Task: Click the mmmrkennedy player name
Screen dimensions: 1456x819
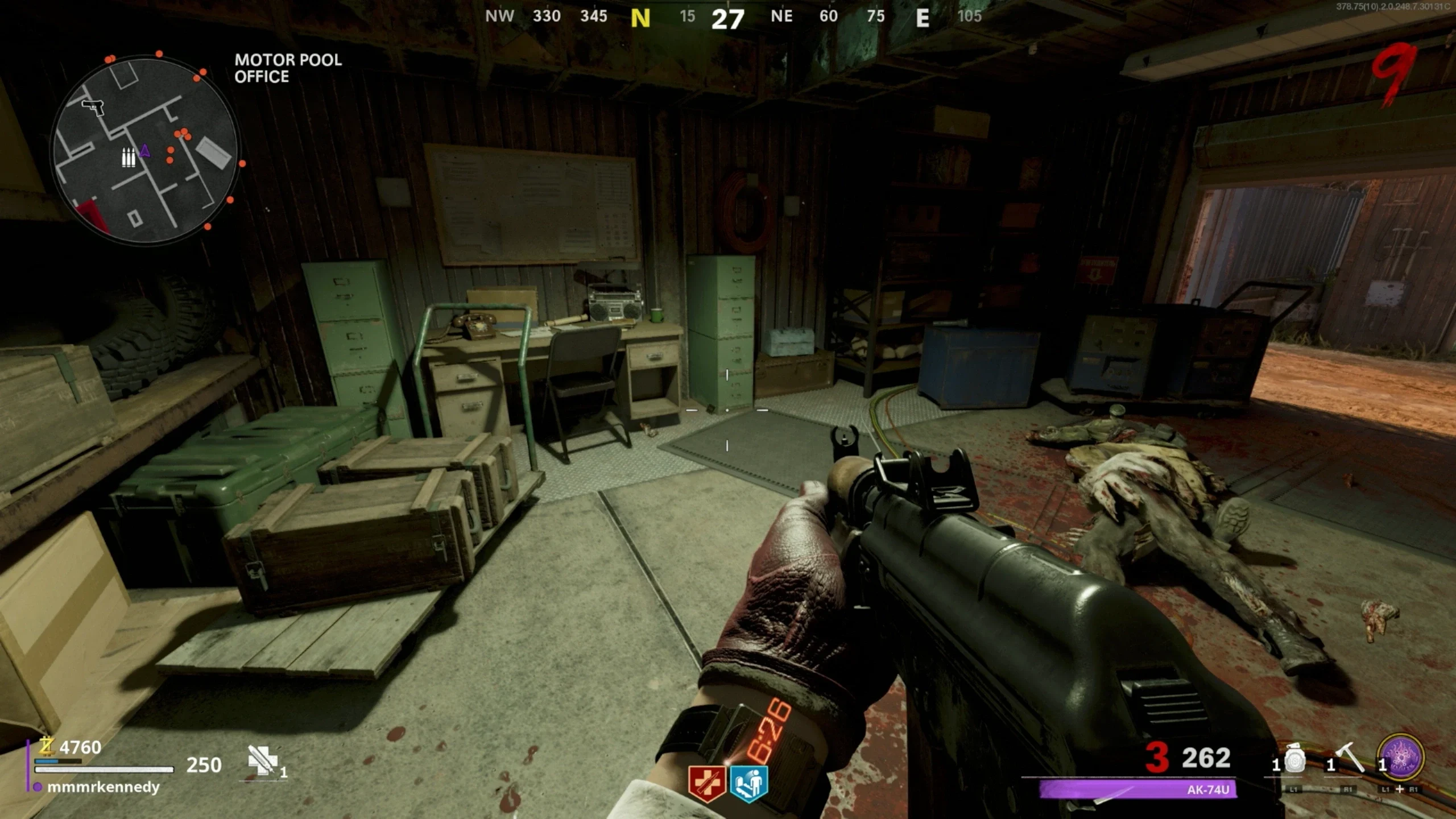Action: pyautogui.click(x=103, y=787)
